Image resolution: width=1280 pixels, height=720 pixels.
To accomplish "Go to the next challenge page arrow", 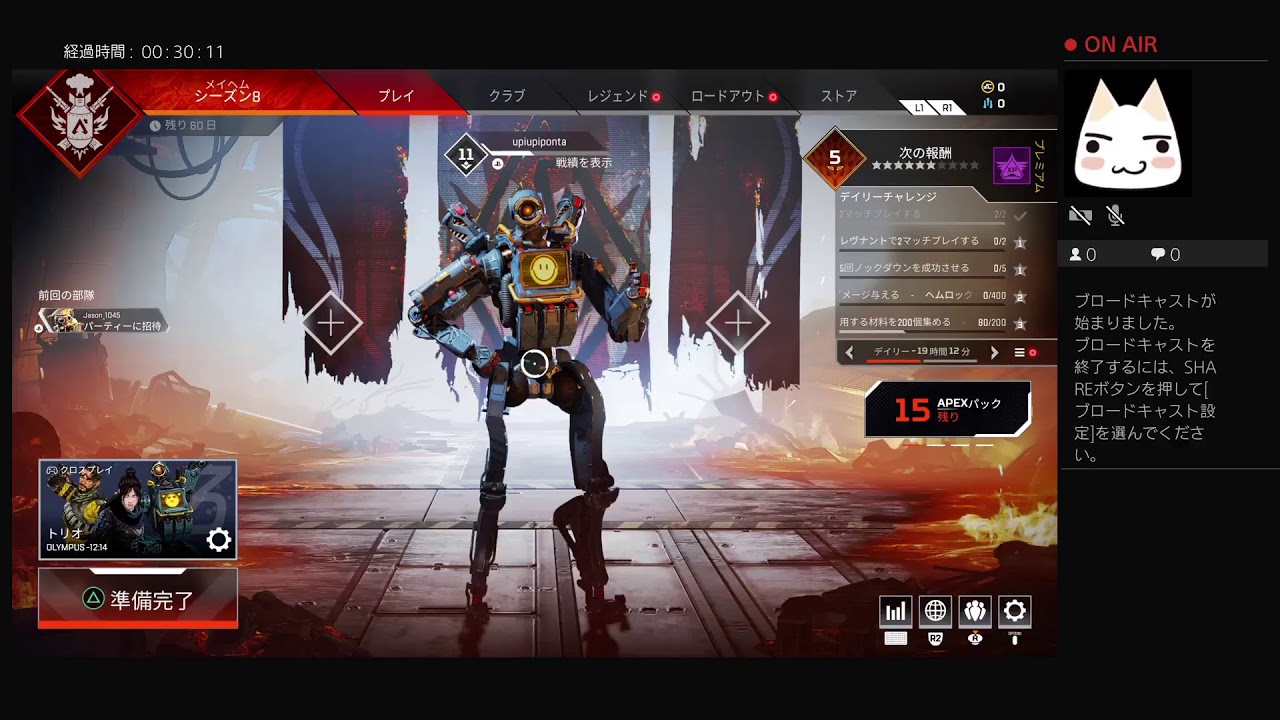I will tap(994, 352).
